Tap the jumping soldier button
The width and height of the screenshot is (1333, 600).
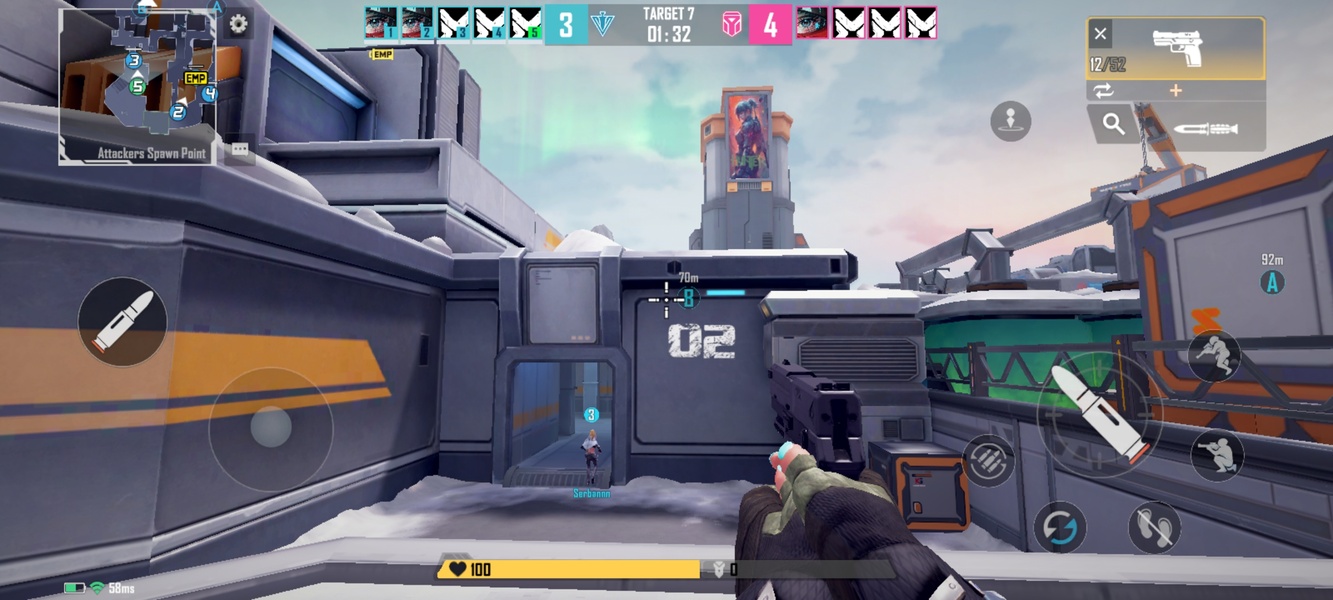(x=1214, y=357)
